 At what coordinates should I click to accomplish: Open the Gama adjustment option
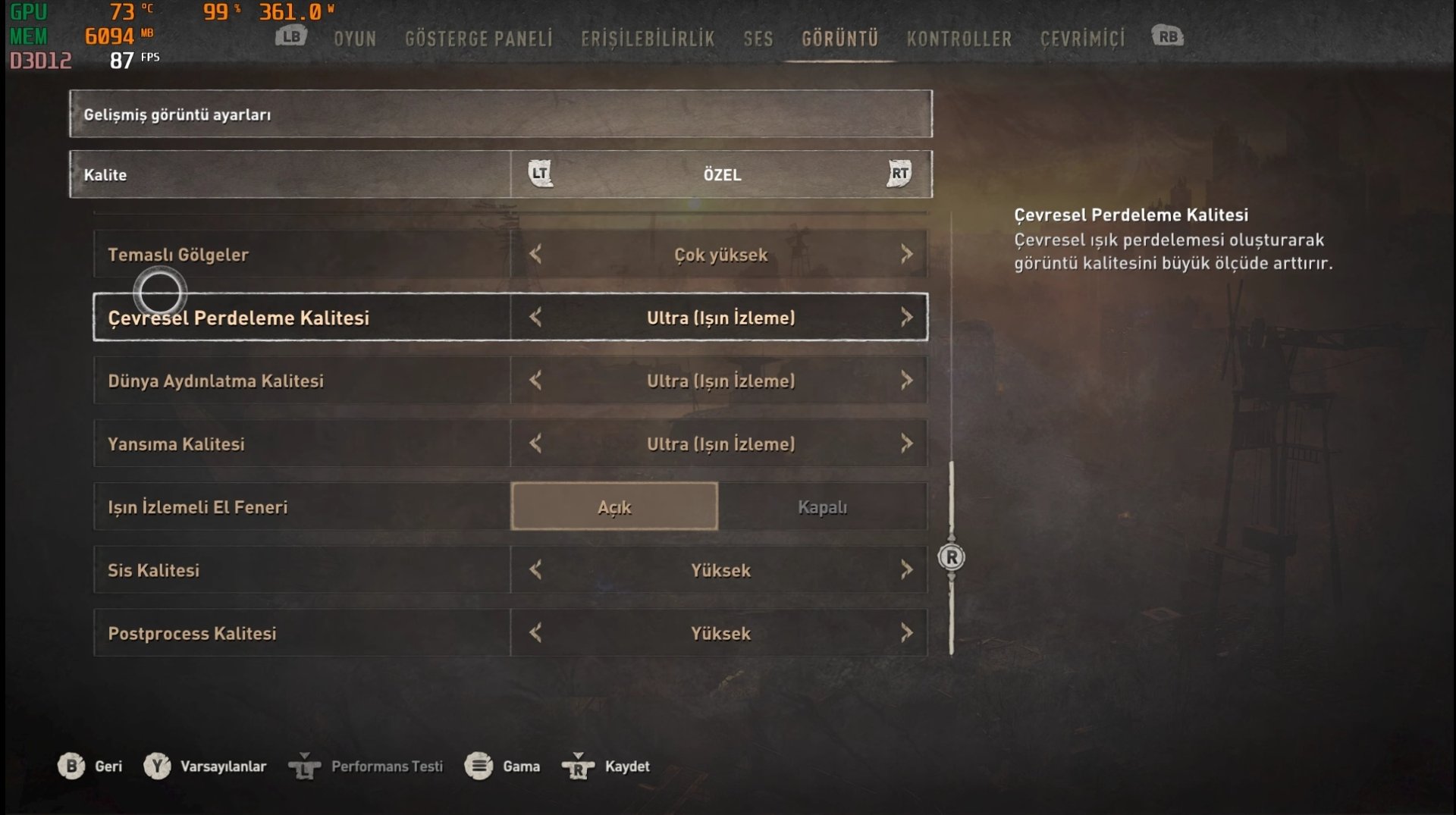(x=502, y=766)
